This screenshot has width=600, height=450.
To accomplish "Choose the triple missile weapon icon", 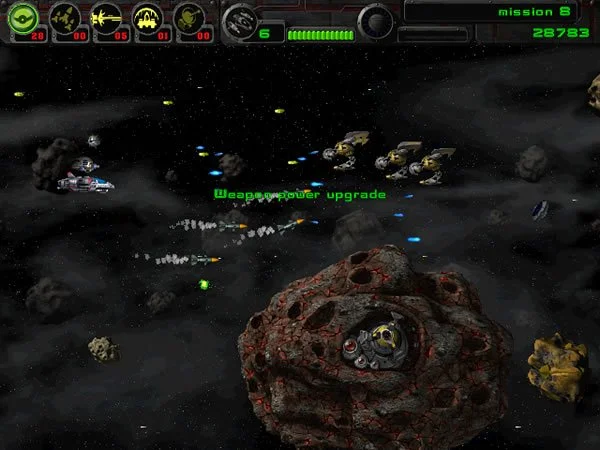I will tap(65, 17).
